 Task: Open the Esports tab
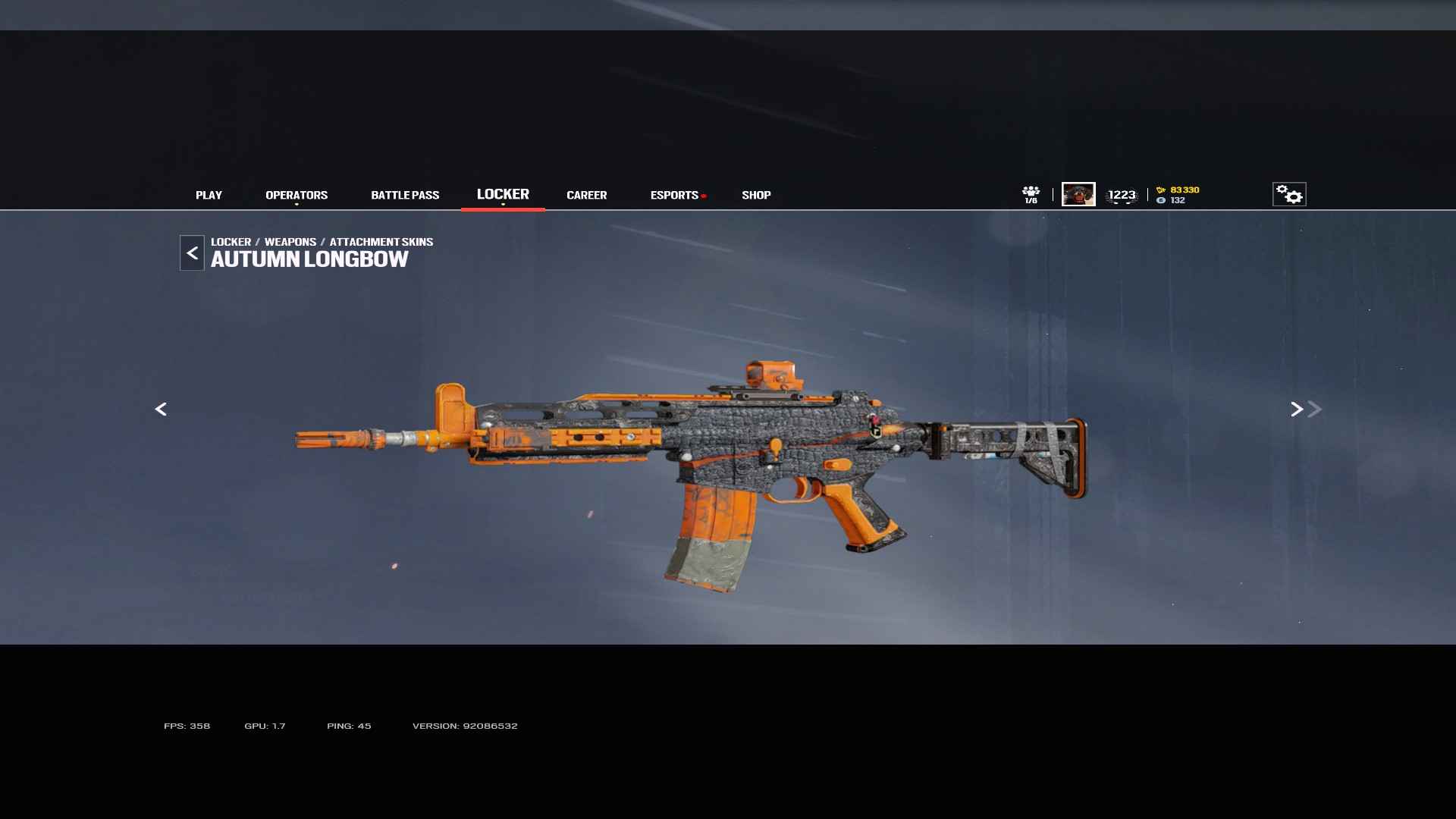coord(674,195)
